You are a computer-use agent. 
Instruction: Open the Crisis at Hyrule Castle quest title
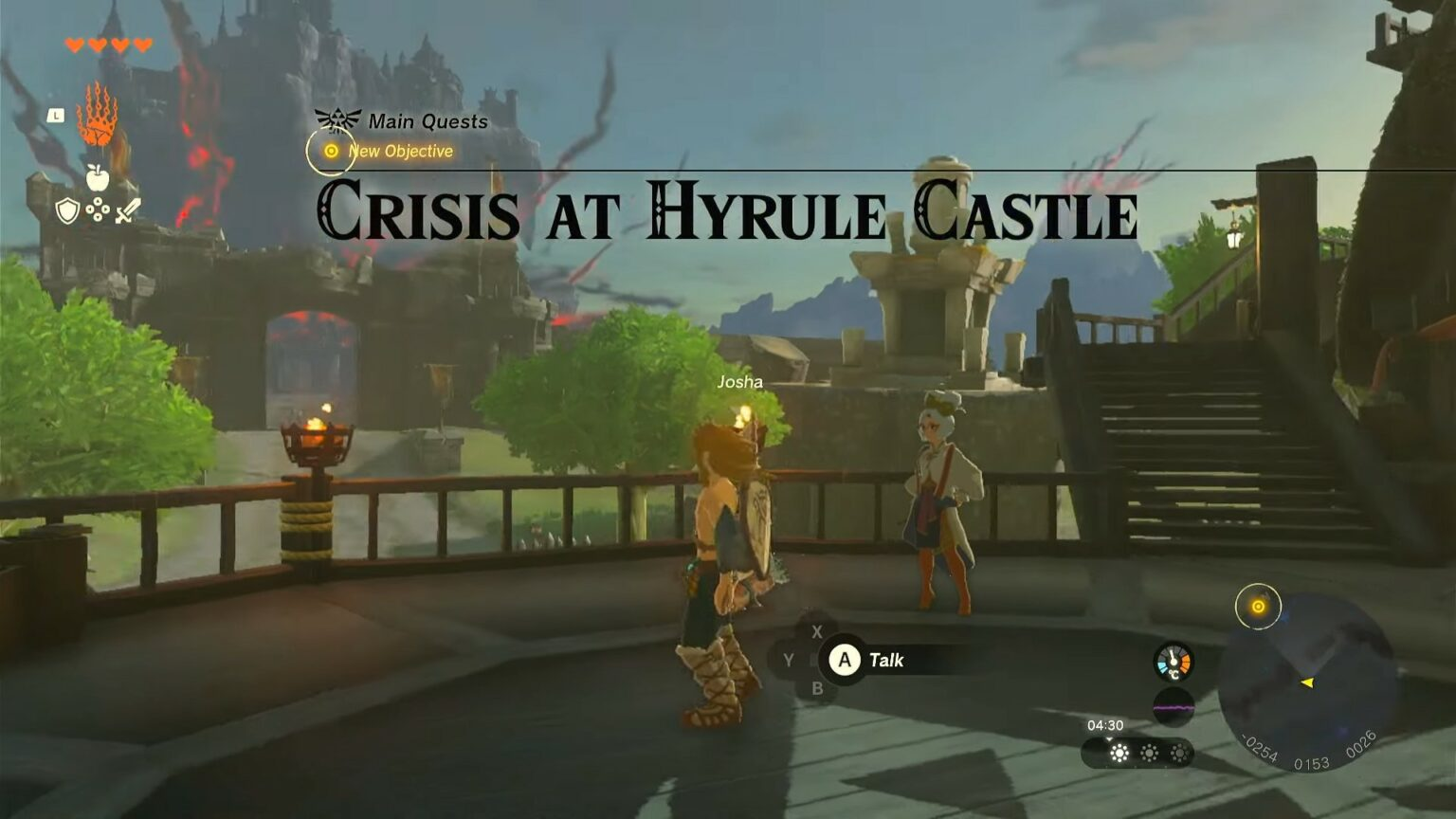pos(727,211)
